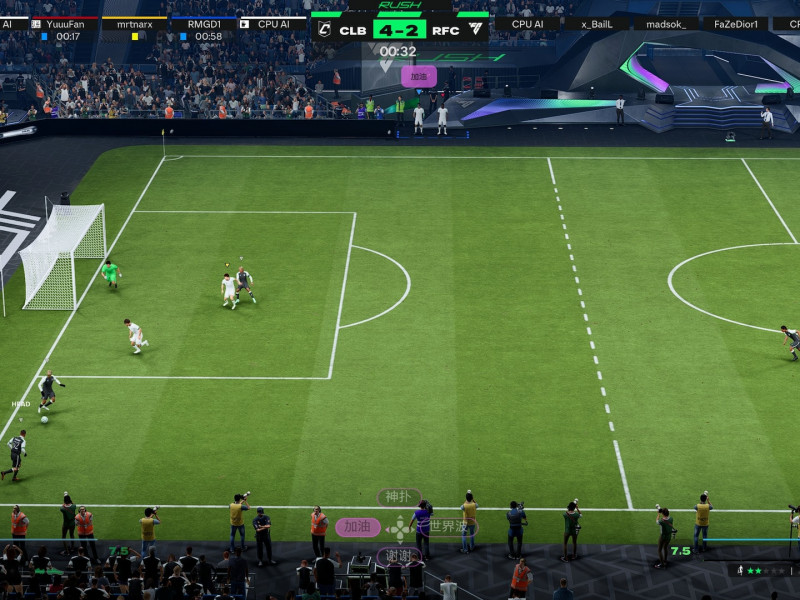The image size is (800, 600).
Task: Choose the 世界波 quick chat option
Action: click(x=448, y=526)
